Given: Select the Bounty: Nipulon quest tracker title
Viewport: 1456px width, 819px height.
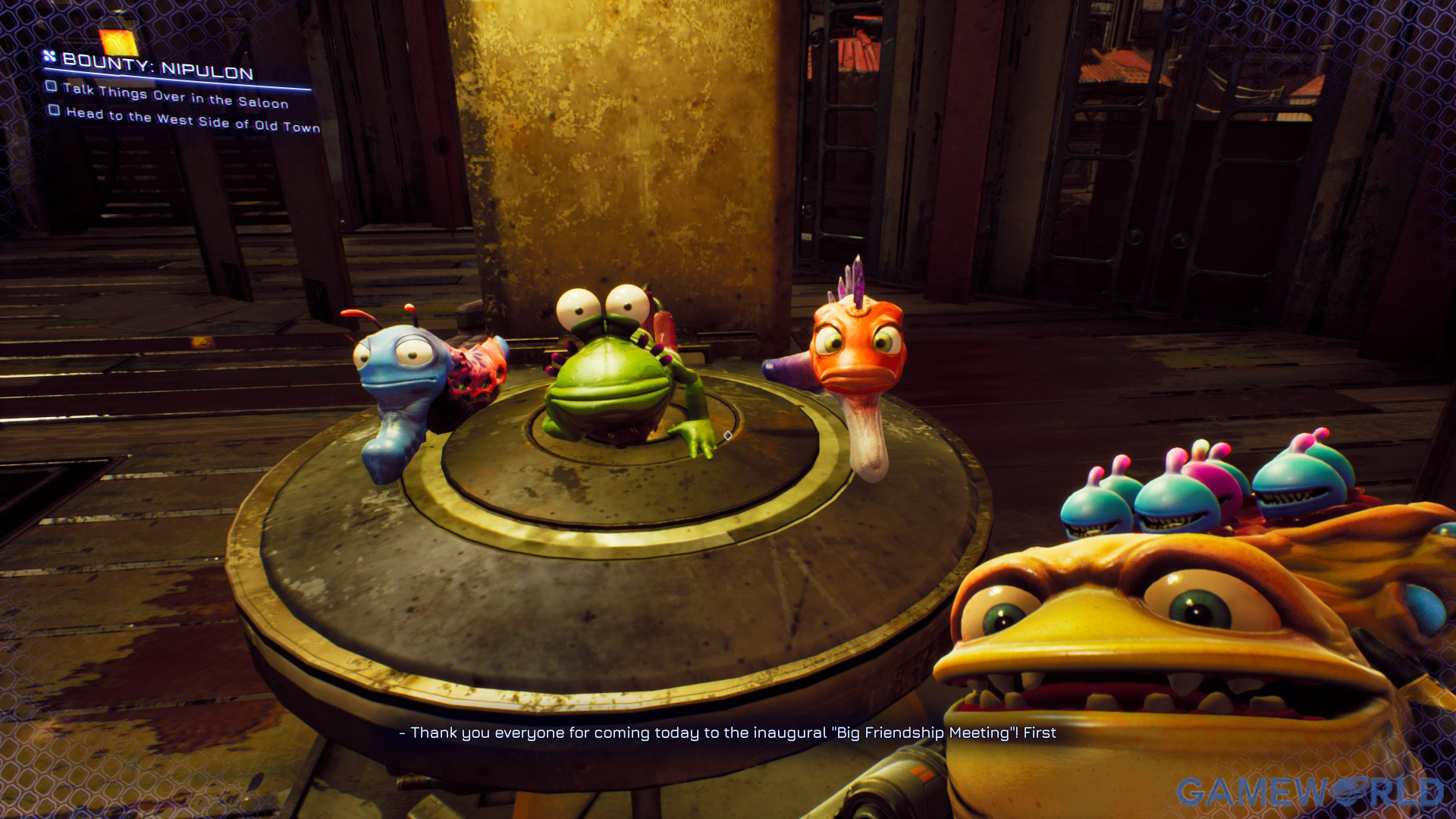Looking at the screenshot, I should (157, 66).
